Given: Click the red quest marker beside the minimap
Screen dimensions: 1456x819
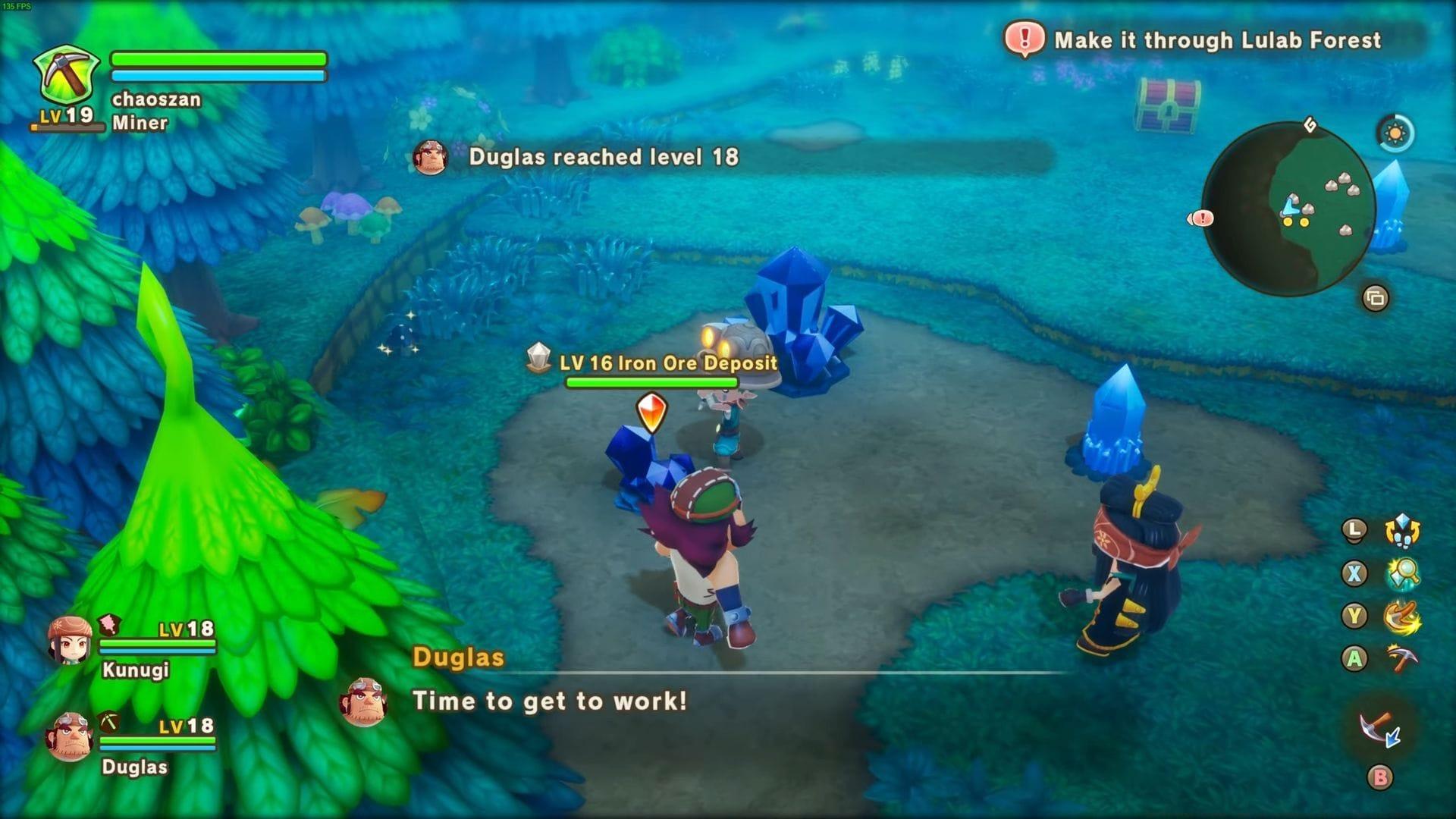Looking at the screenshot, I should [1201, 218].
